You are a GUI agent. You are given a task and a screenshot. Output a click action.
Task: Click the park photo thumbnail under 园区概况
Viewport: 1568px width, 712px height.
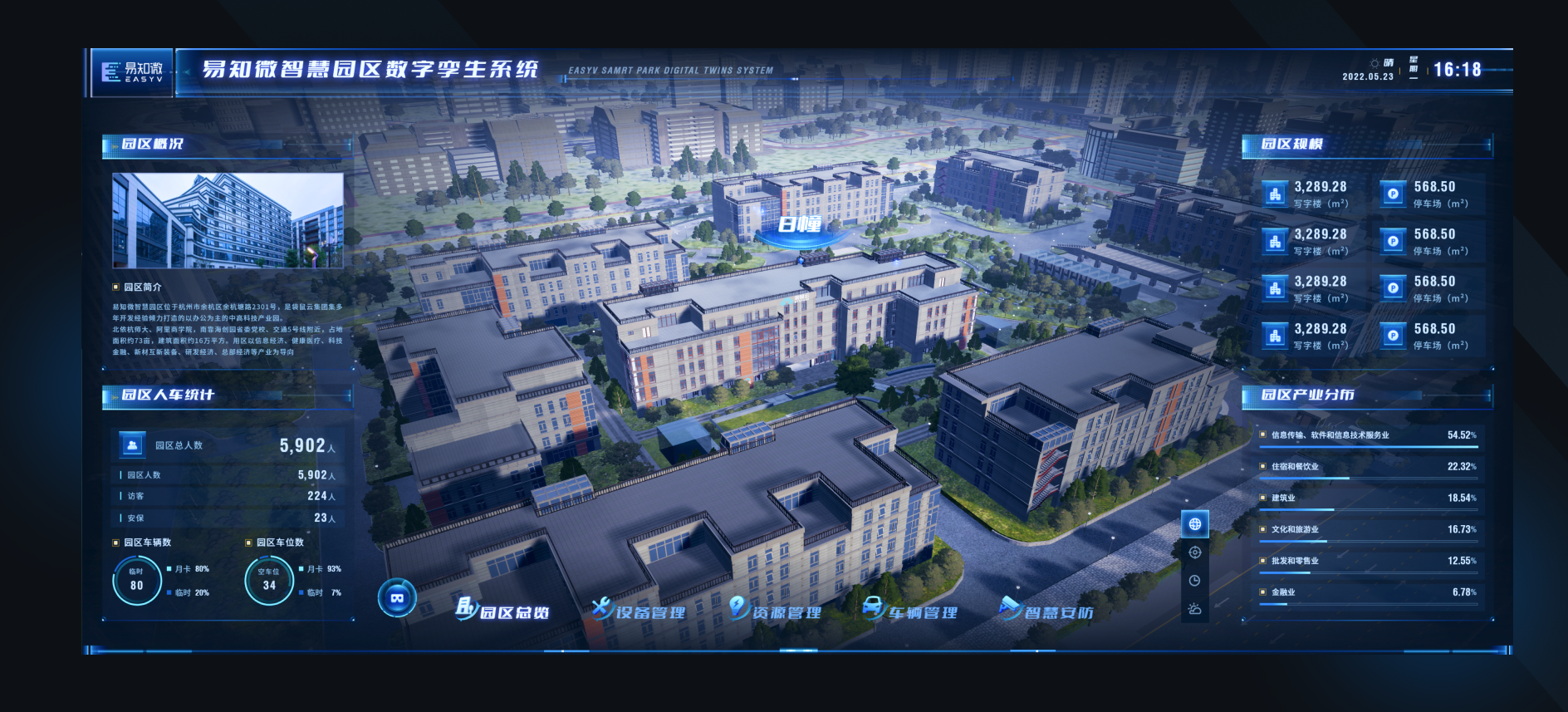point(226,221)
